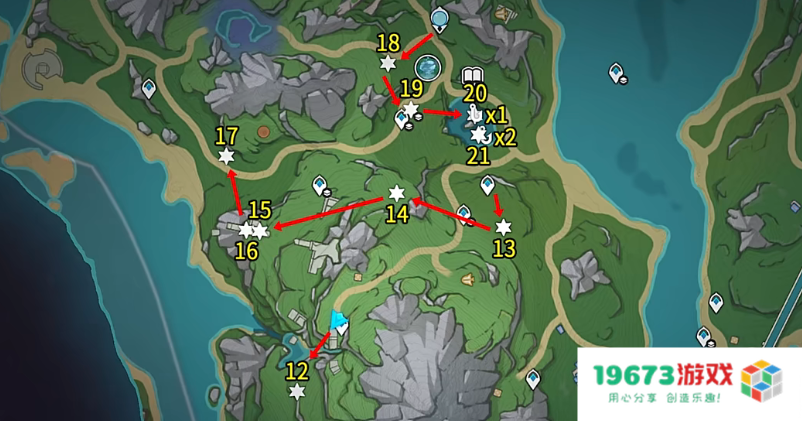Screen dimensions: 802x421
Task: Select the star marker numbered 12
Action: (296, 391)
